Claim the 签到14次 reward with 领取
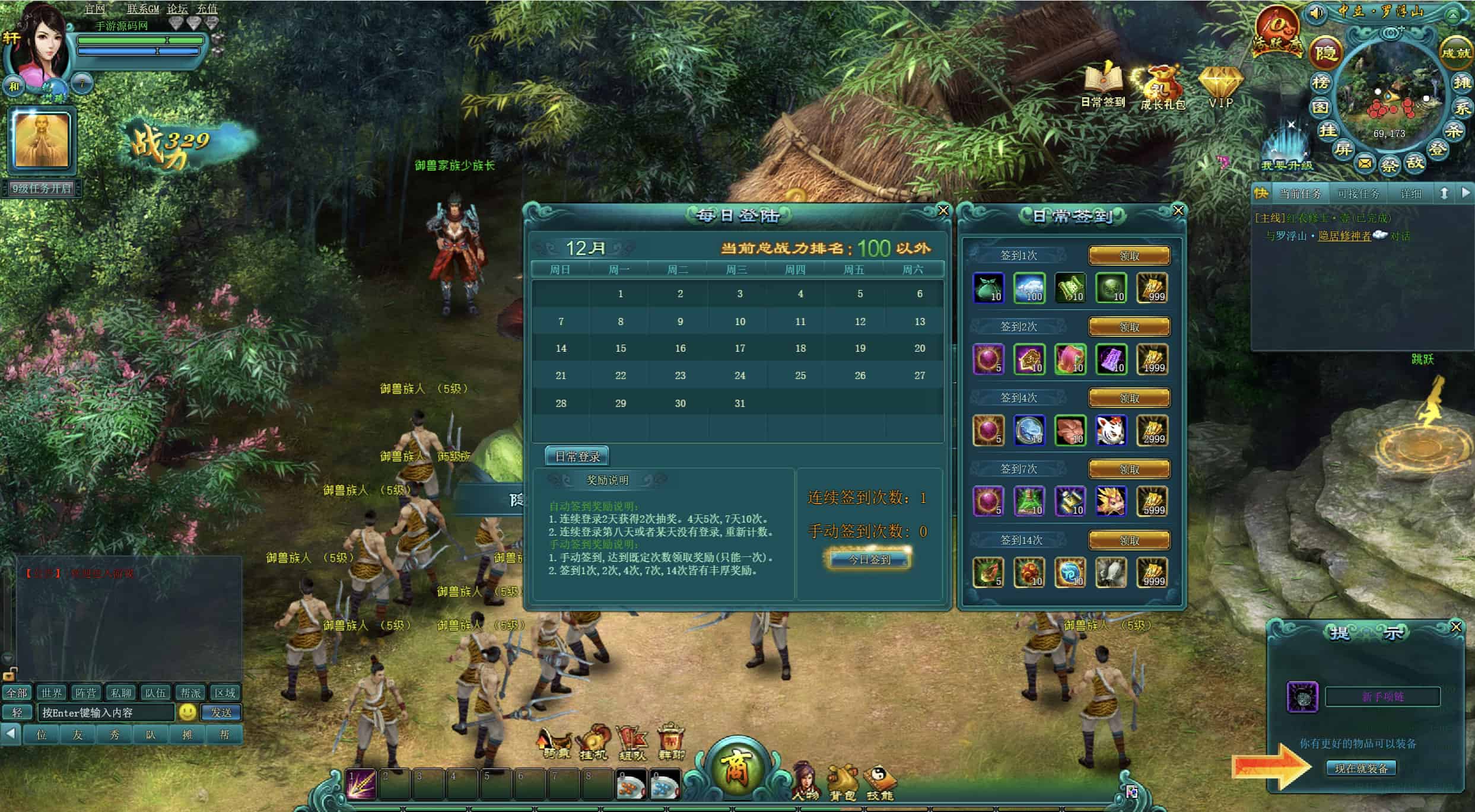Viewport: 1475px width, 812px height. (1129, 540)
